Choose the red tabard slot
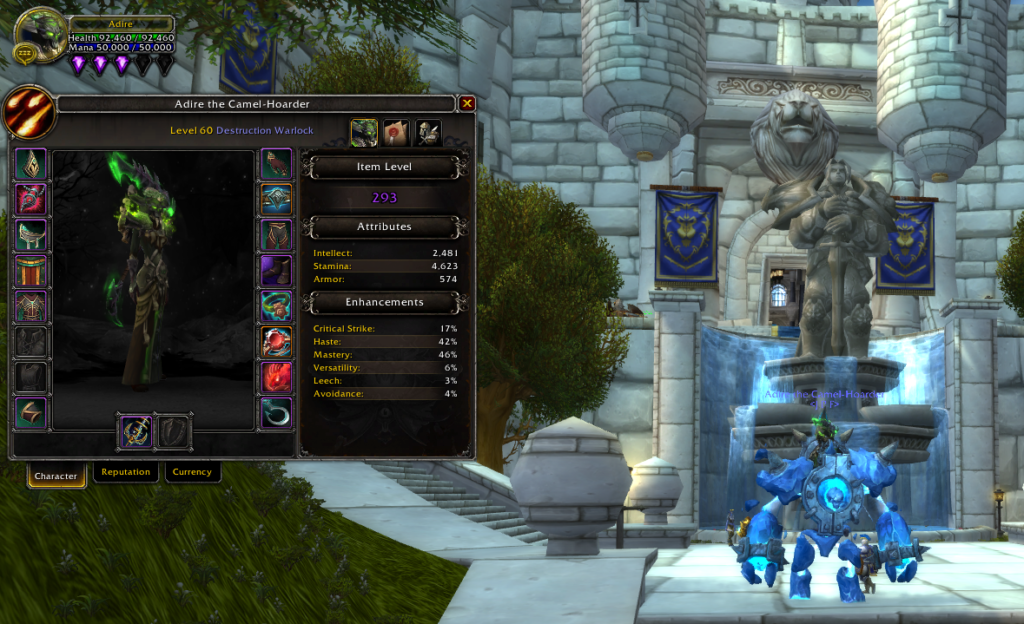Screen dimensions: 1024x624 click(31, 270)
